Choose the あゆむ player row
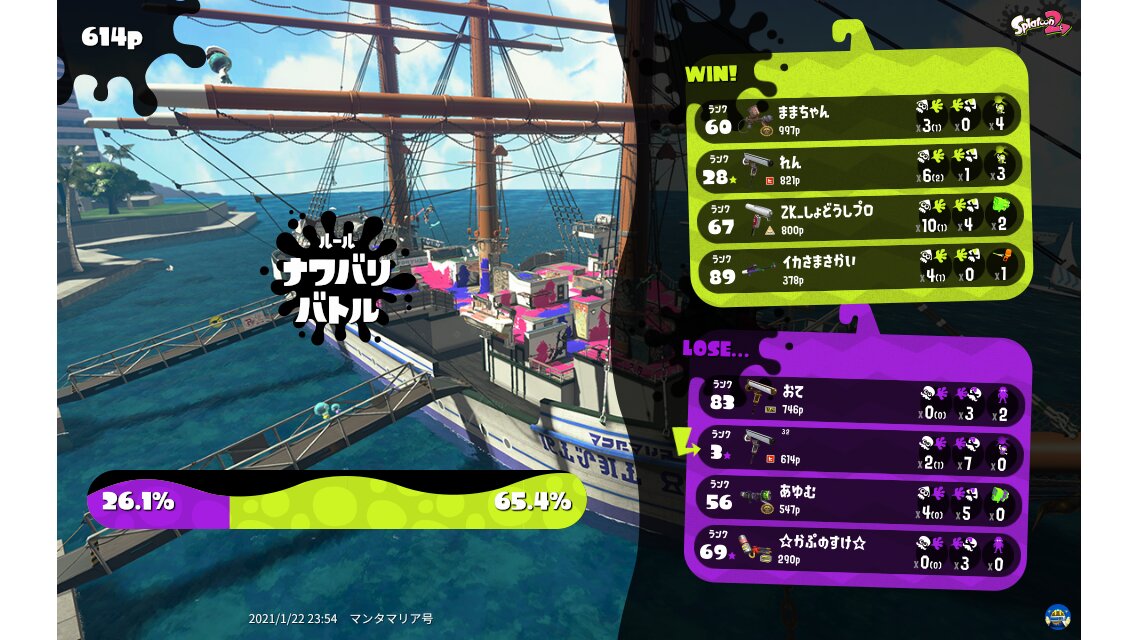1138x640 pixels. [862, 499]
